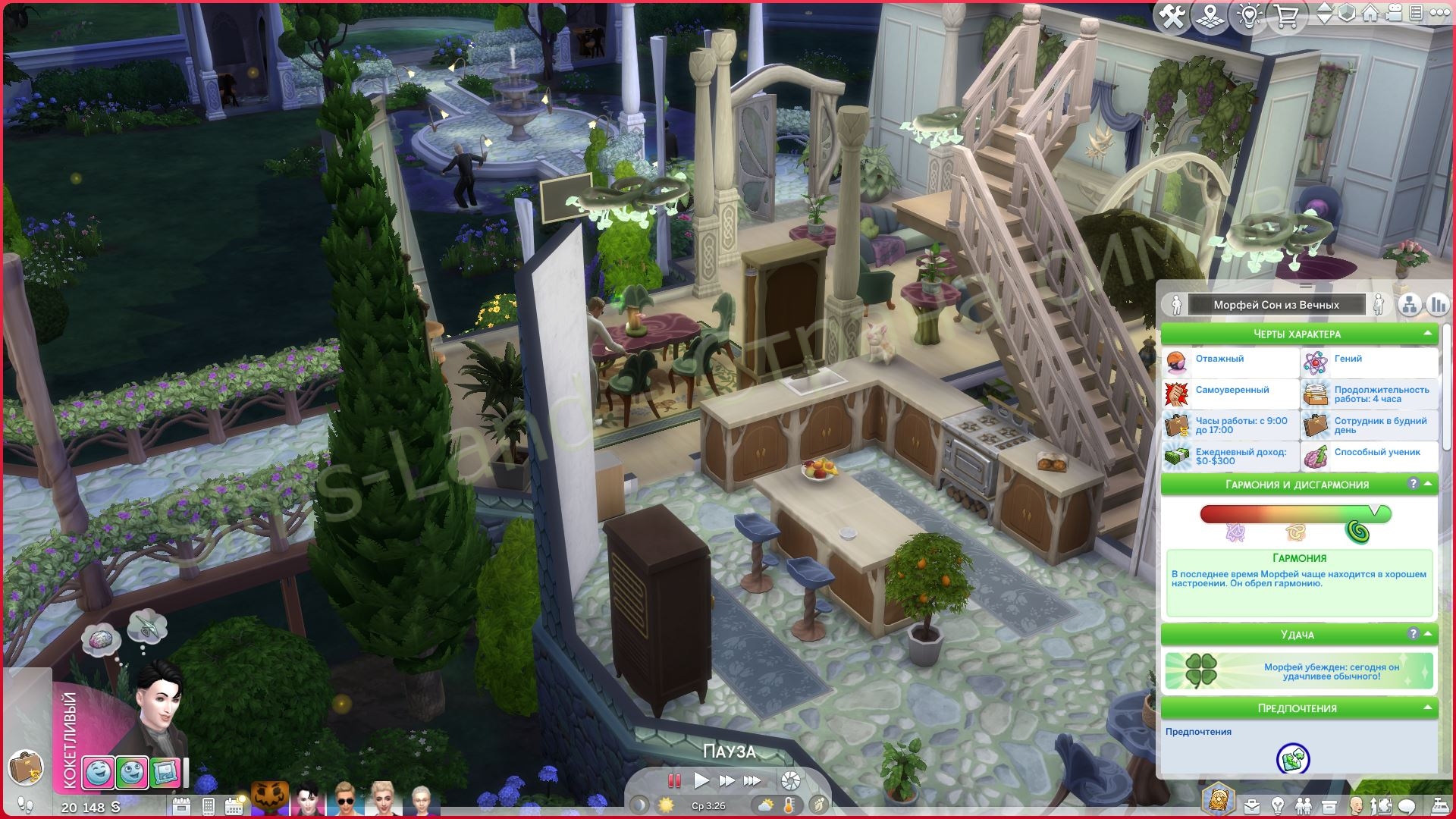This screenshot has width=1456, height=819.
Task: Open the neighborhood map view icon
Action: [x=1210, y=15]
